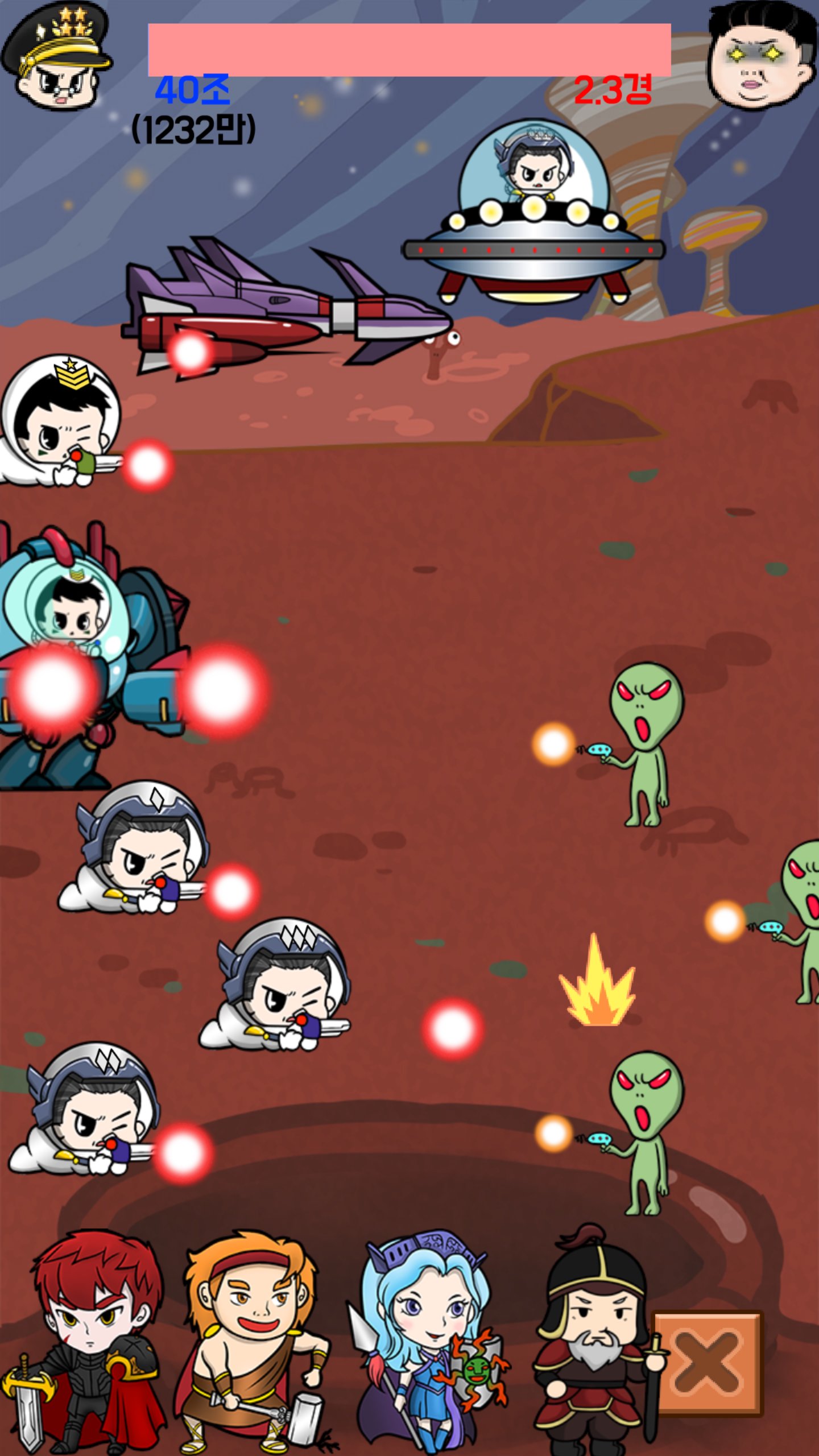Tap the enemy leader avatar top-right
819x1456 pixels.
pos(756,54)
